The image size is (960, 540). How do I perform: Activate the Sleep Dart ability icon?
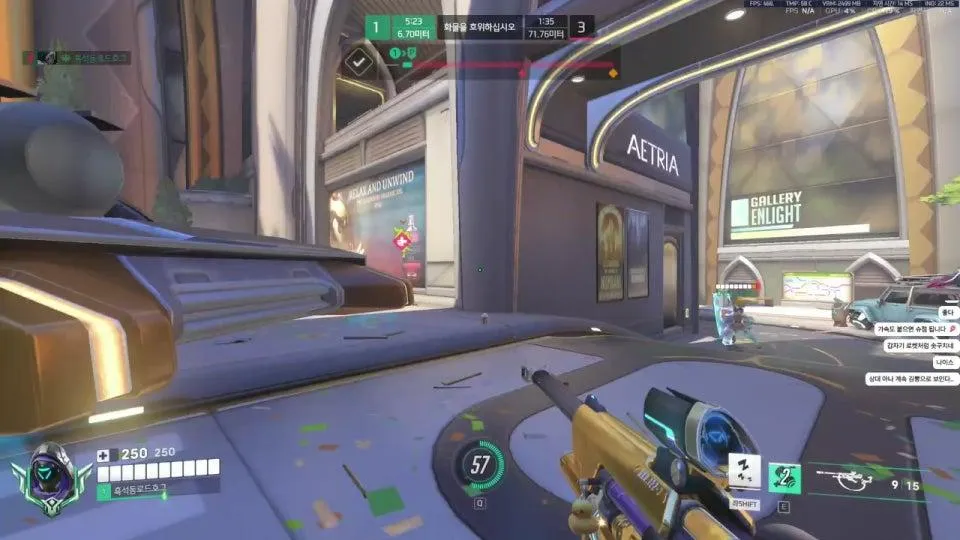[742, 471]
